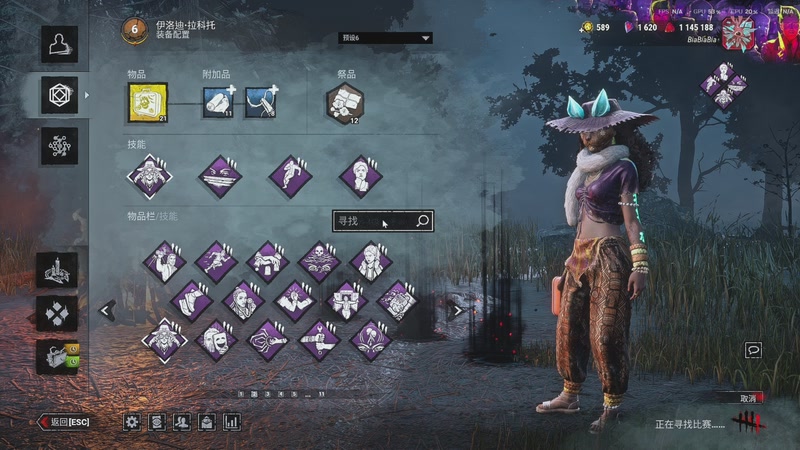
Task: Open the chat speech bubble
Action: 753,350
